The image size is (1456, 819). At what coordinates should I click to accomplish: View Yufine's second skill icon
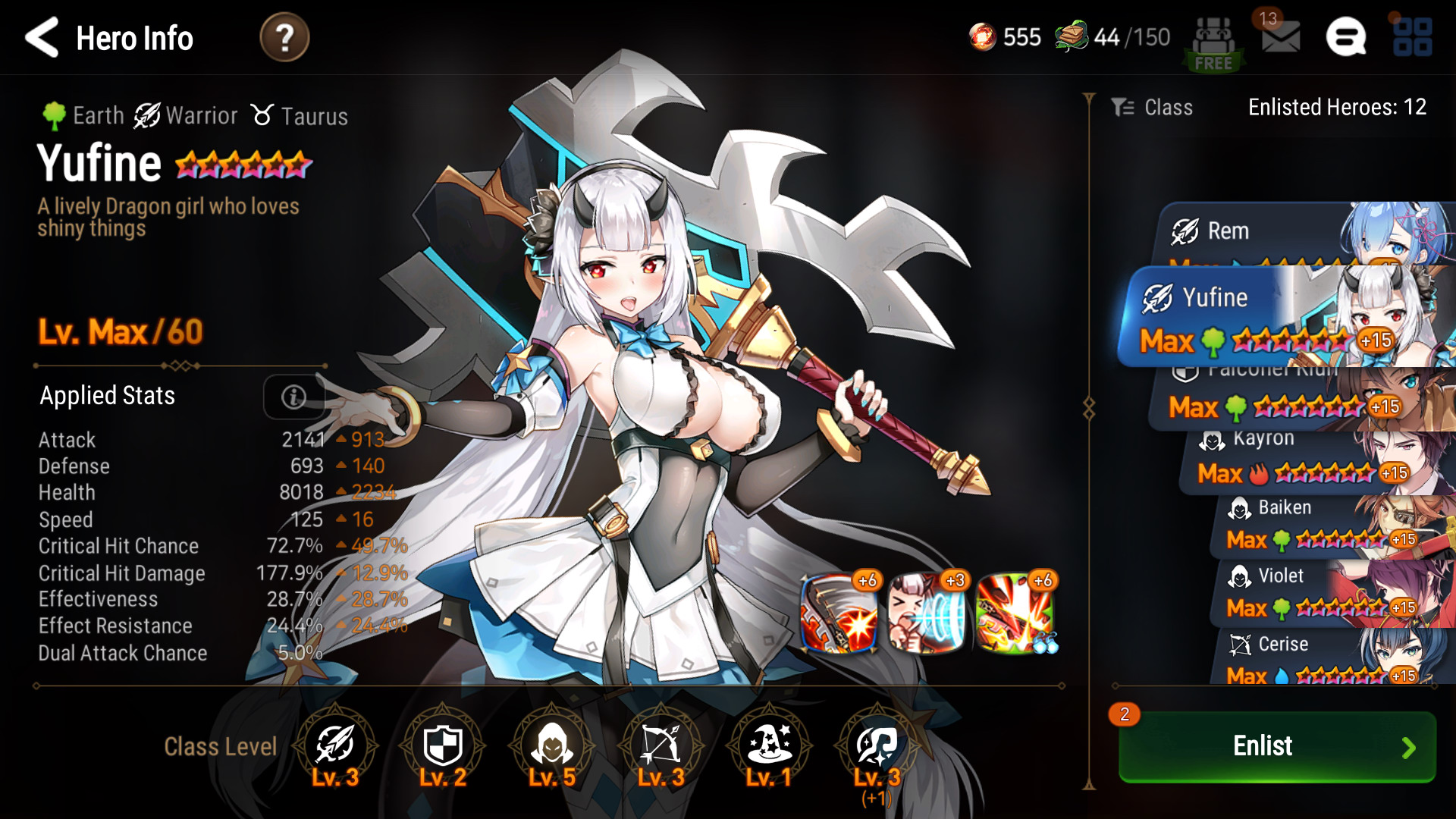click(x=927, y=613)
